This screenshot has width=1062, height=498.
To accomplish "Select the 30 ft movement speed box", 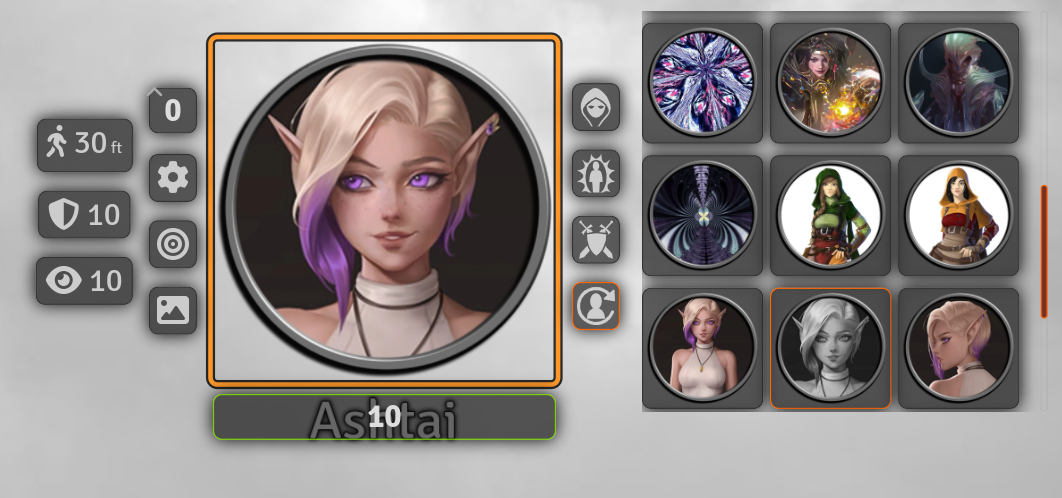I will (x=84, y=144).
